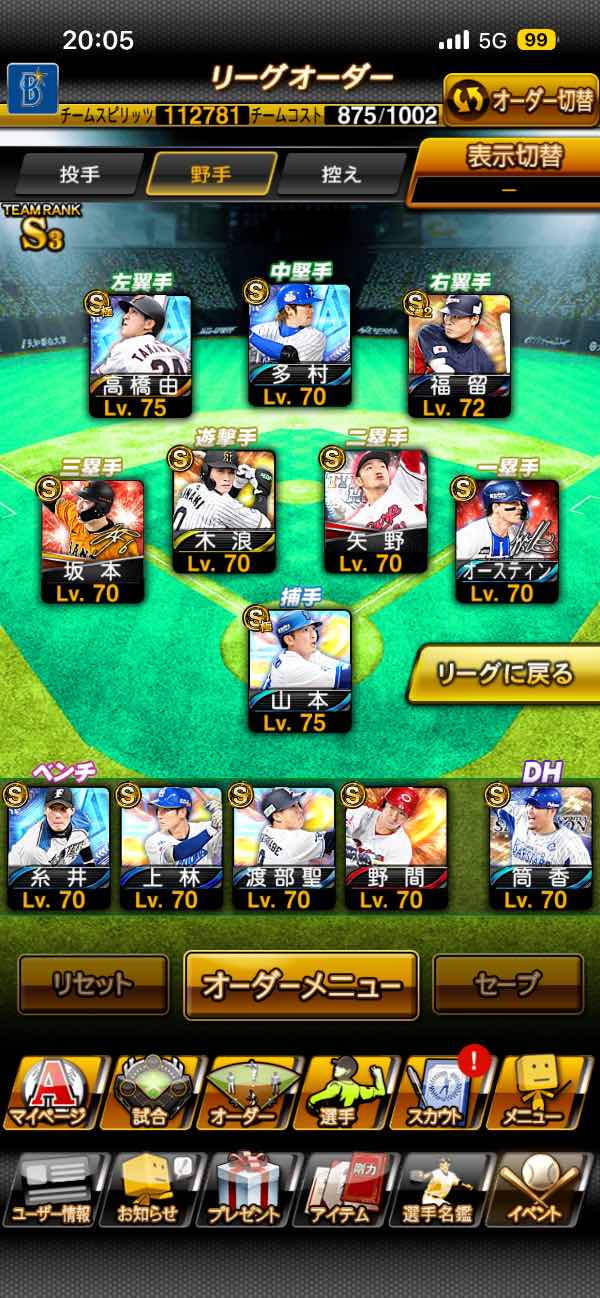Switch to the 投手 pitchers tab
Image resolution: width=600 pixels, height=1298 pixels.
pos(80,174)
